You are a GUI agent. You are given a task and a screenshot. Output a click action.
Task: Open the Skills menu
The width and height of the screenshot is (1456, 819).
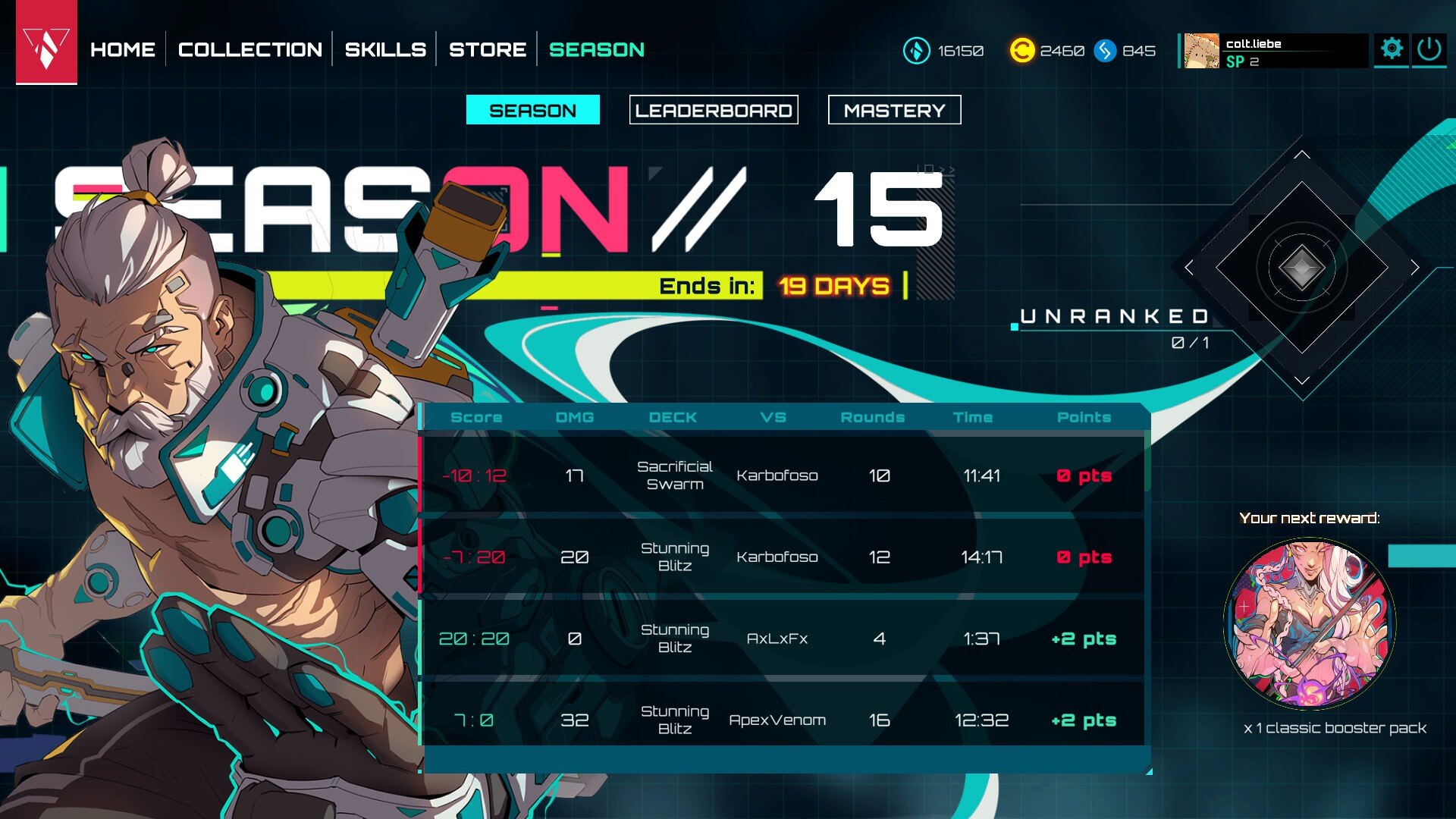click(385, 50)
